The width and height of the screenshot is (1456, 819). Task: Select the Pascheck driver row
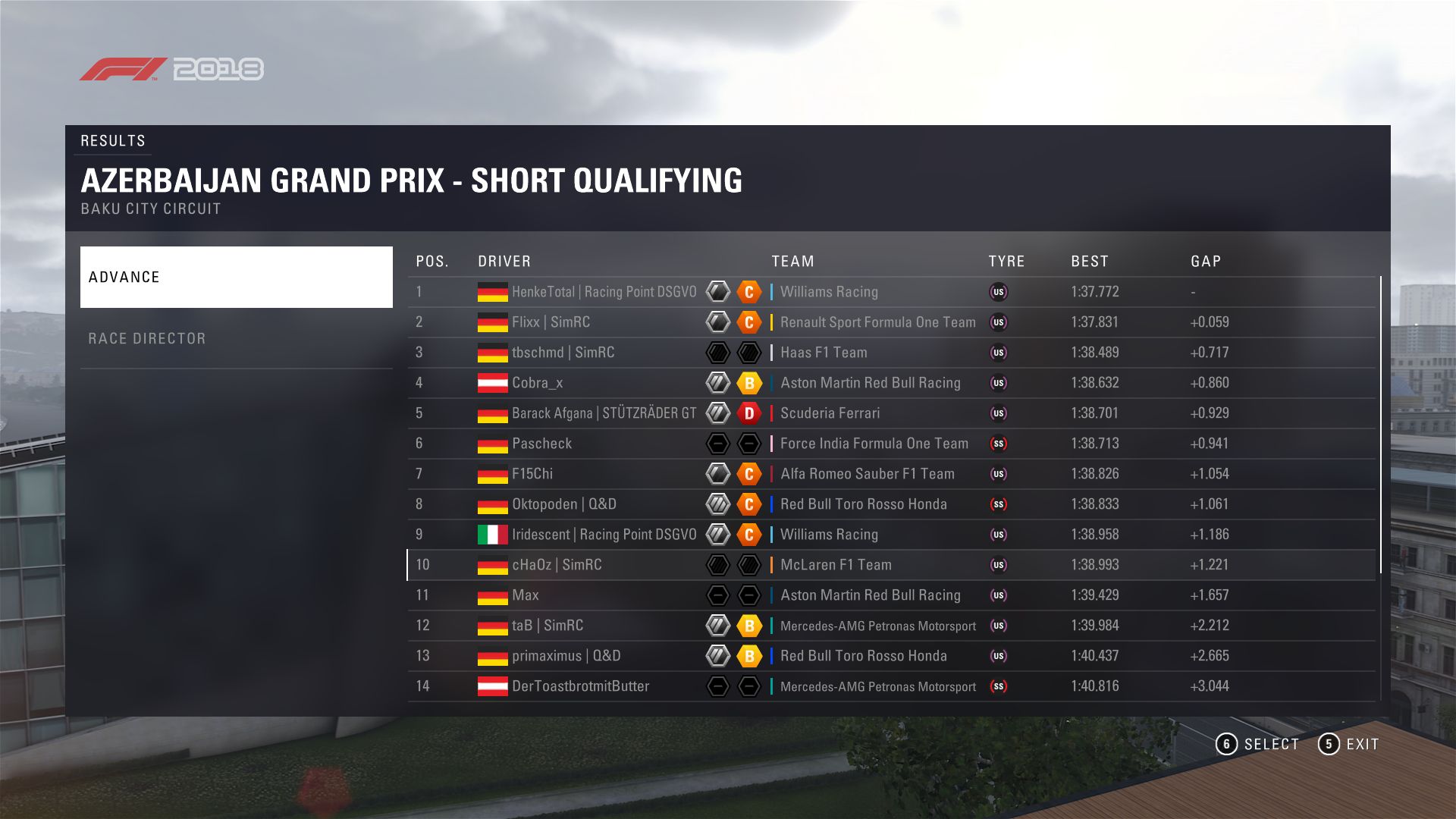coord(541,444)
